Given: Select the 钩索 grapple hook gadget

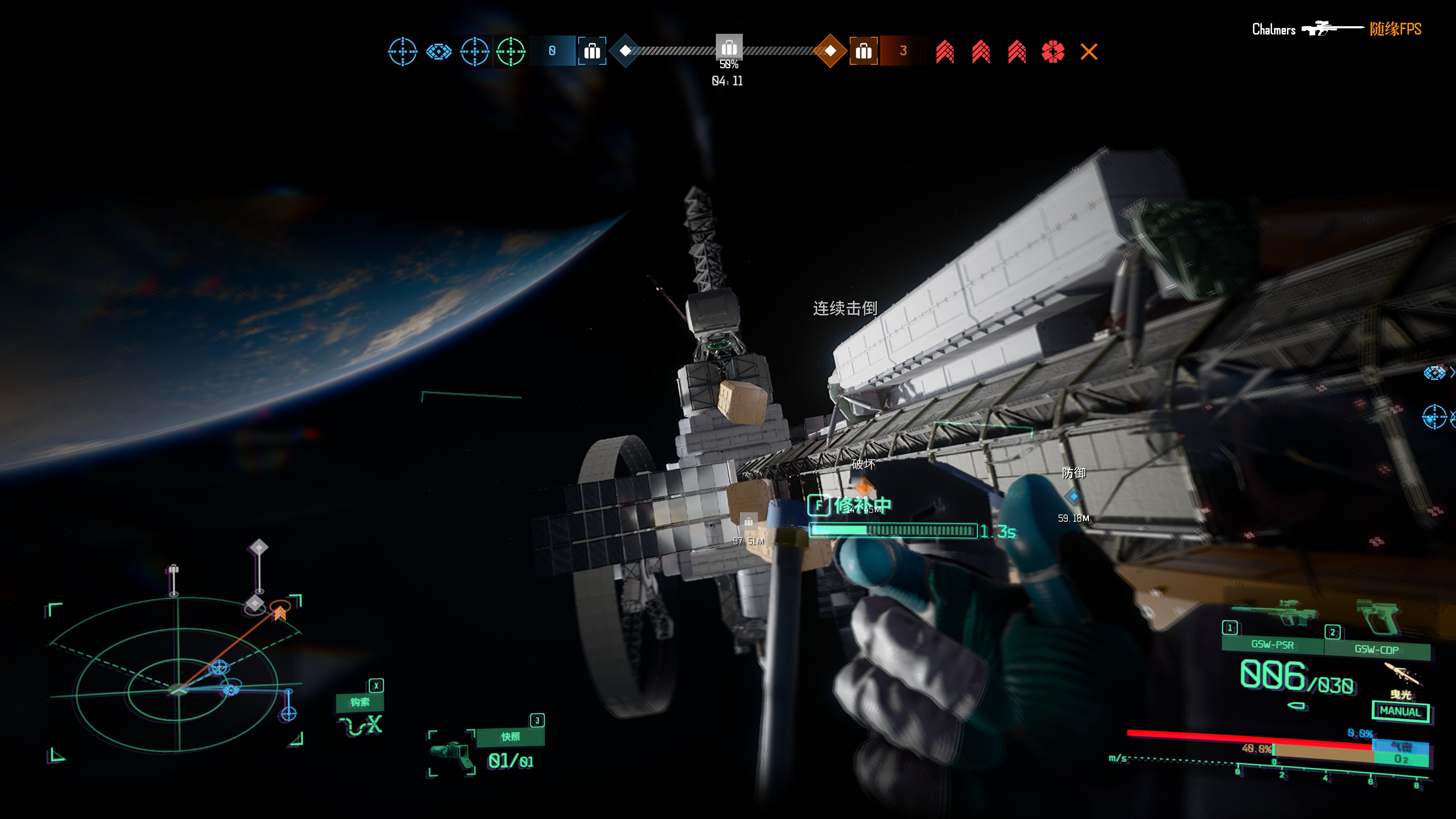Looking at the screenshot, I should (360, 702).
